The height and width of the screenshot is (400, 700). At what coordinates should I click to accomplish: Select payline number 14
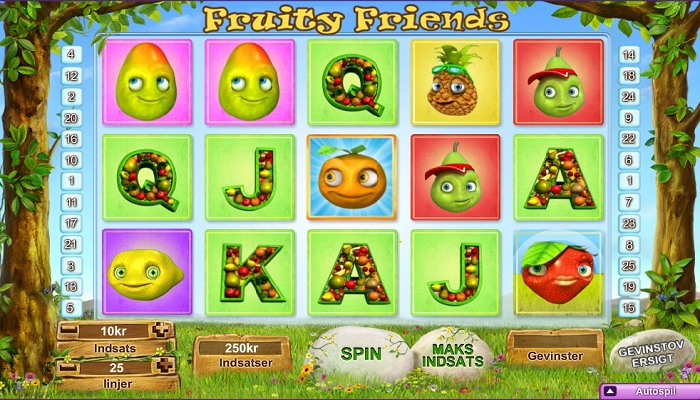(x=628, y=55)
